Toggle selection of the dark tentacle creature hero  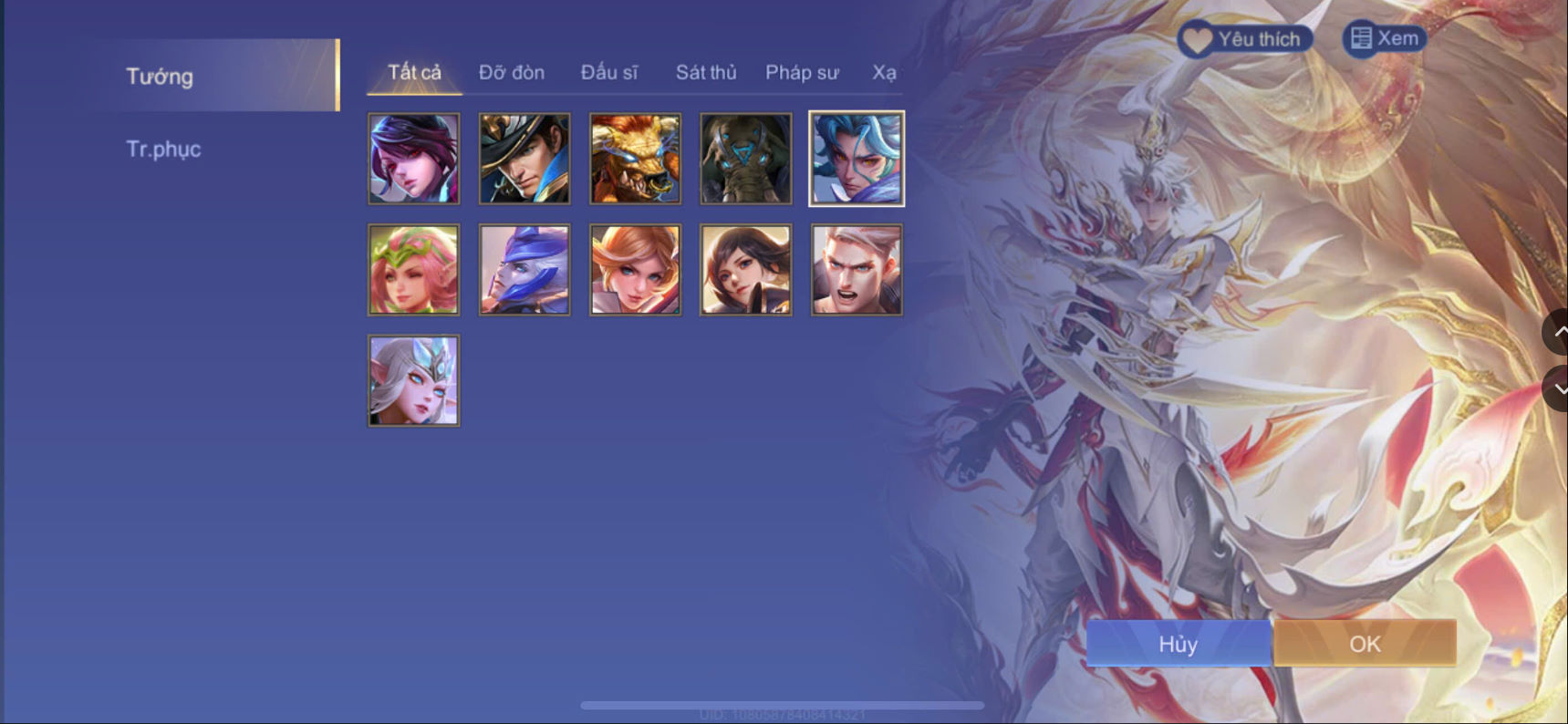744,158
